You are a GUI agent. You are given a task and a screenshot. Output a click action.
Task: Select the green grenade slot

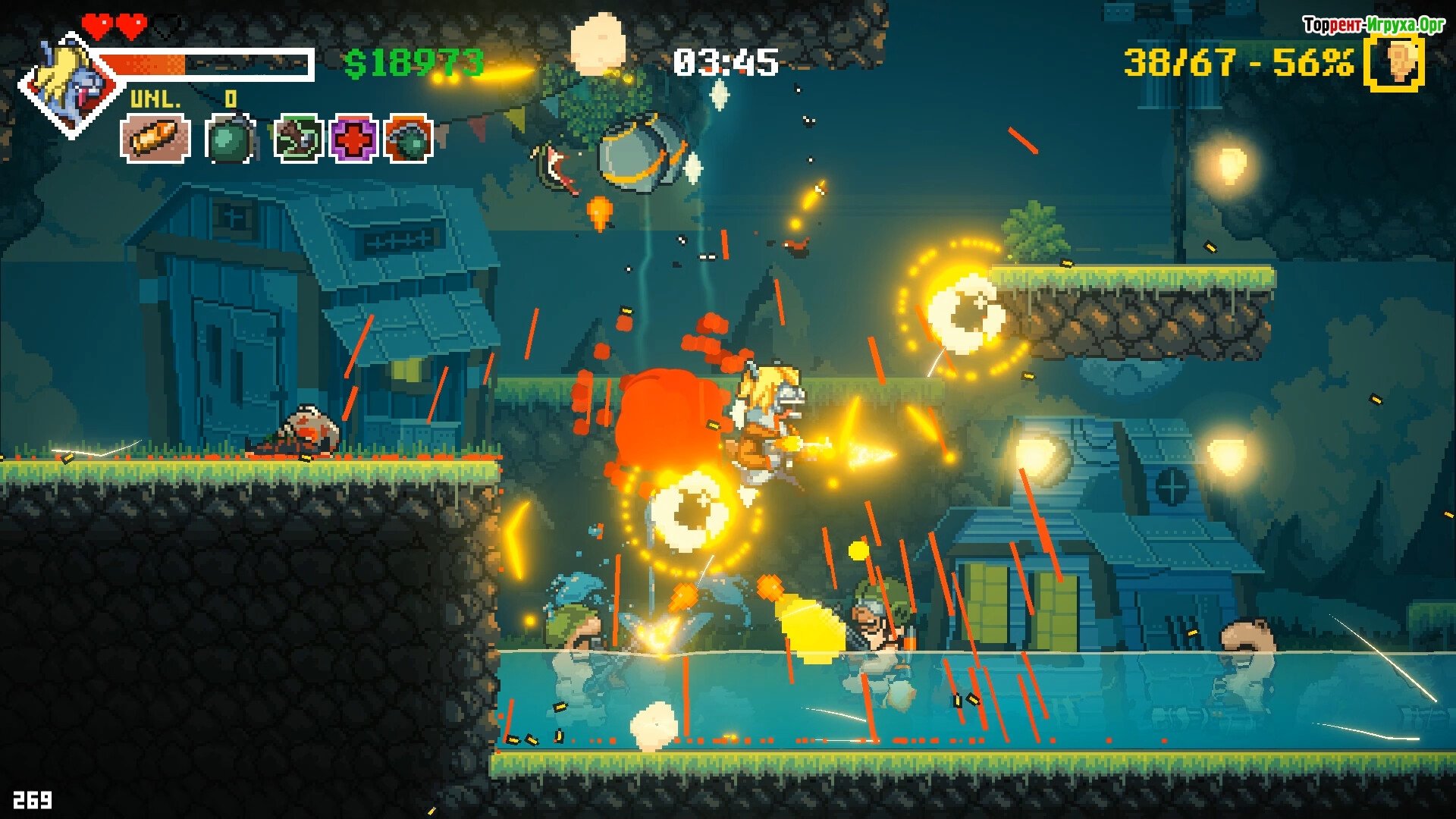(229, 139)
